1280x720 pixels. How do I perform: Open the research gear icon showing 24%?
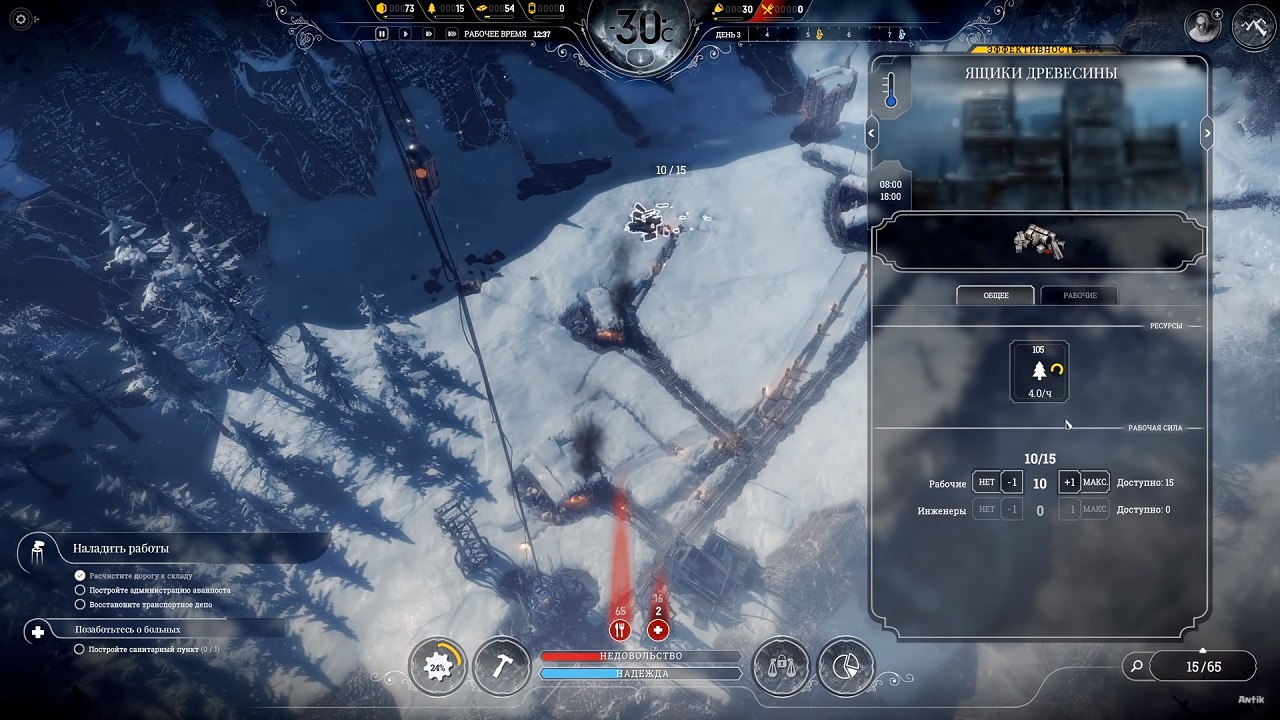tap(438, 666)
